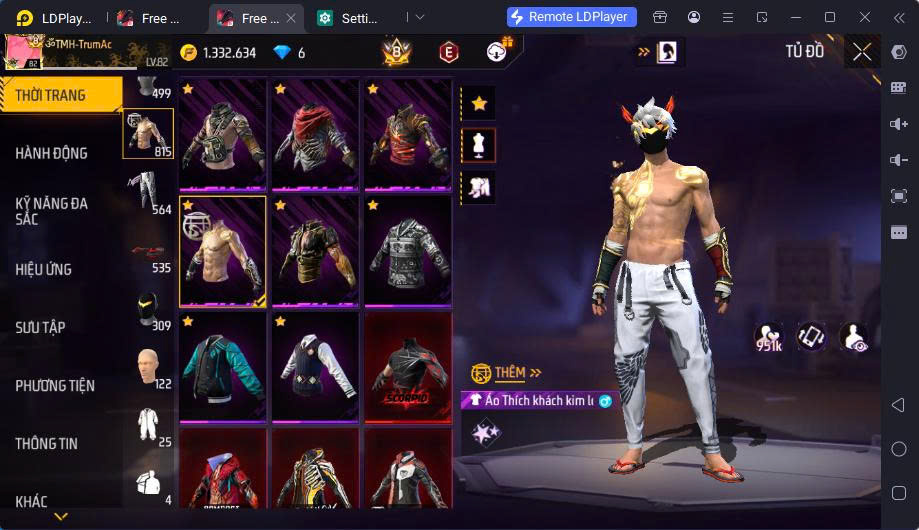Pick the teal and black jacket item
The image size is (919, 530).
[x=222, y=365]
